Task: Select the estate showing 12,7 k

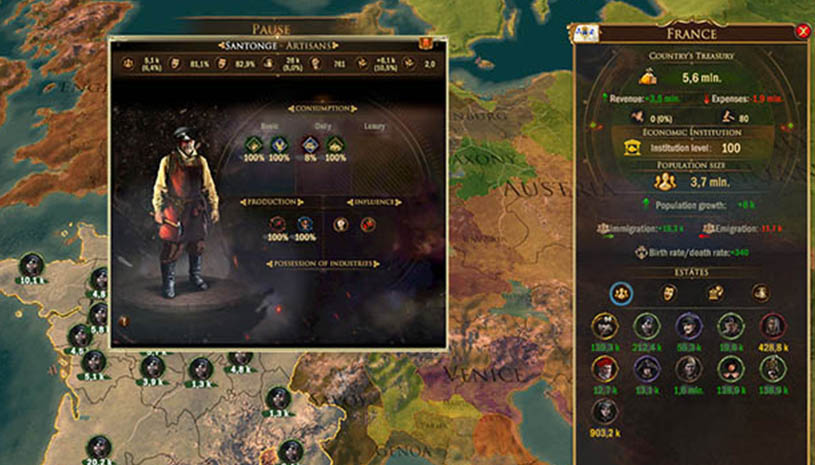Action: pos(604,369)
